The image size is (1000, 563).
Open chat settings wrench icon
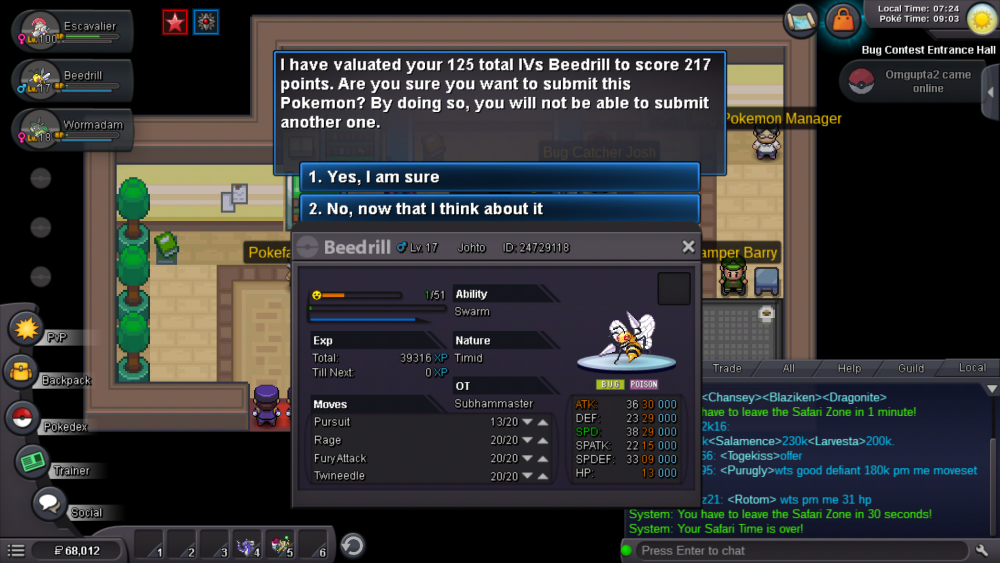pyautogui.click(x=983, y=550)
